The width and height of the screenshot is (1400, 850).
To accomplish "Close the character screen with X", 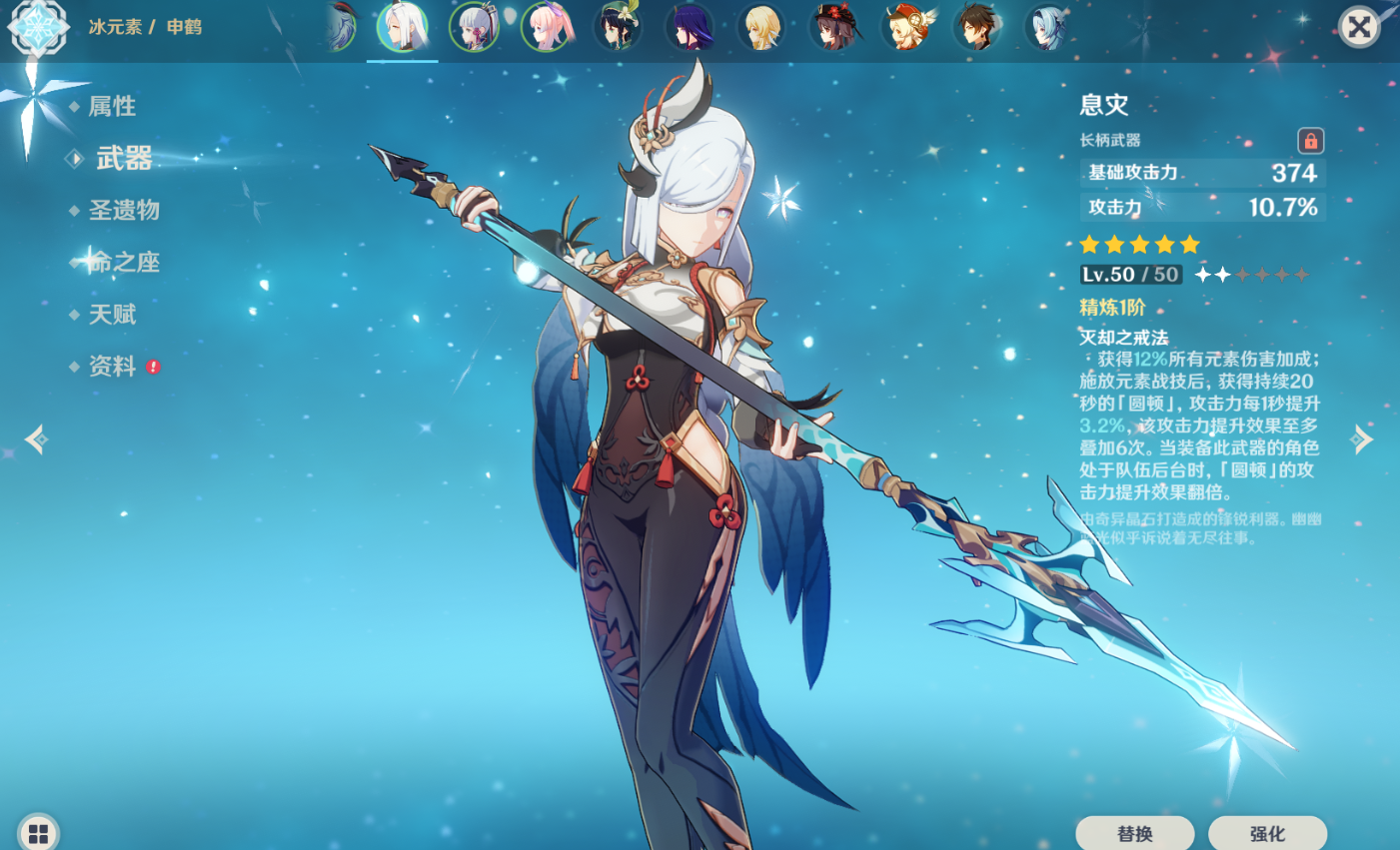I will tap(1359, 27).
